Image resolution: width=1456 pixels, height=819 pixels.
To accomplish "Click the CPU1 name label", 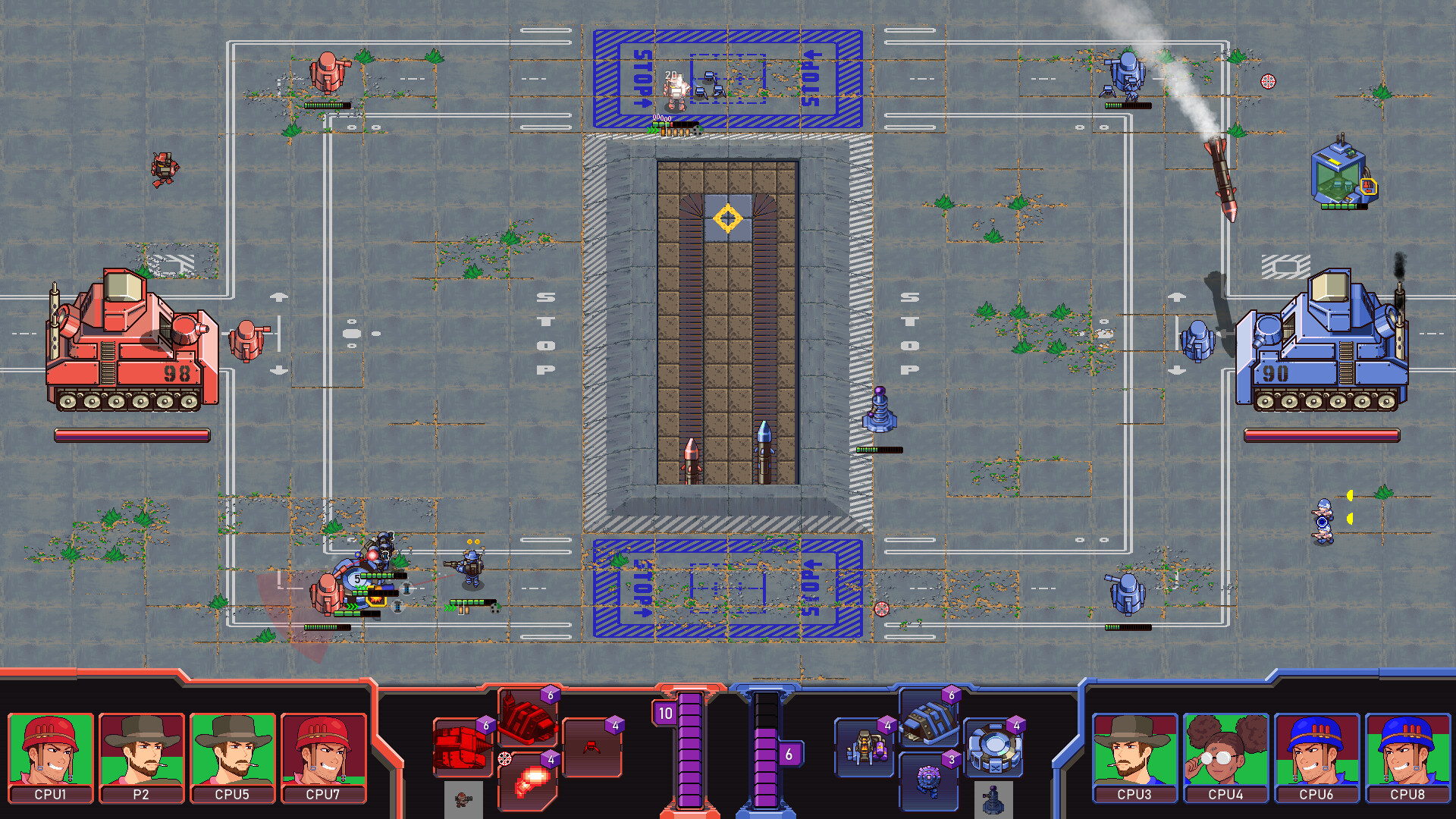I will 50,795.
